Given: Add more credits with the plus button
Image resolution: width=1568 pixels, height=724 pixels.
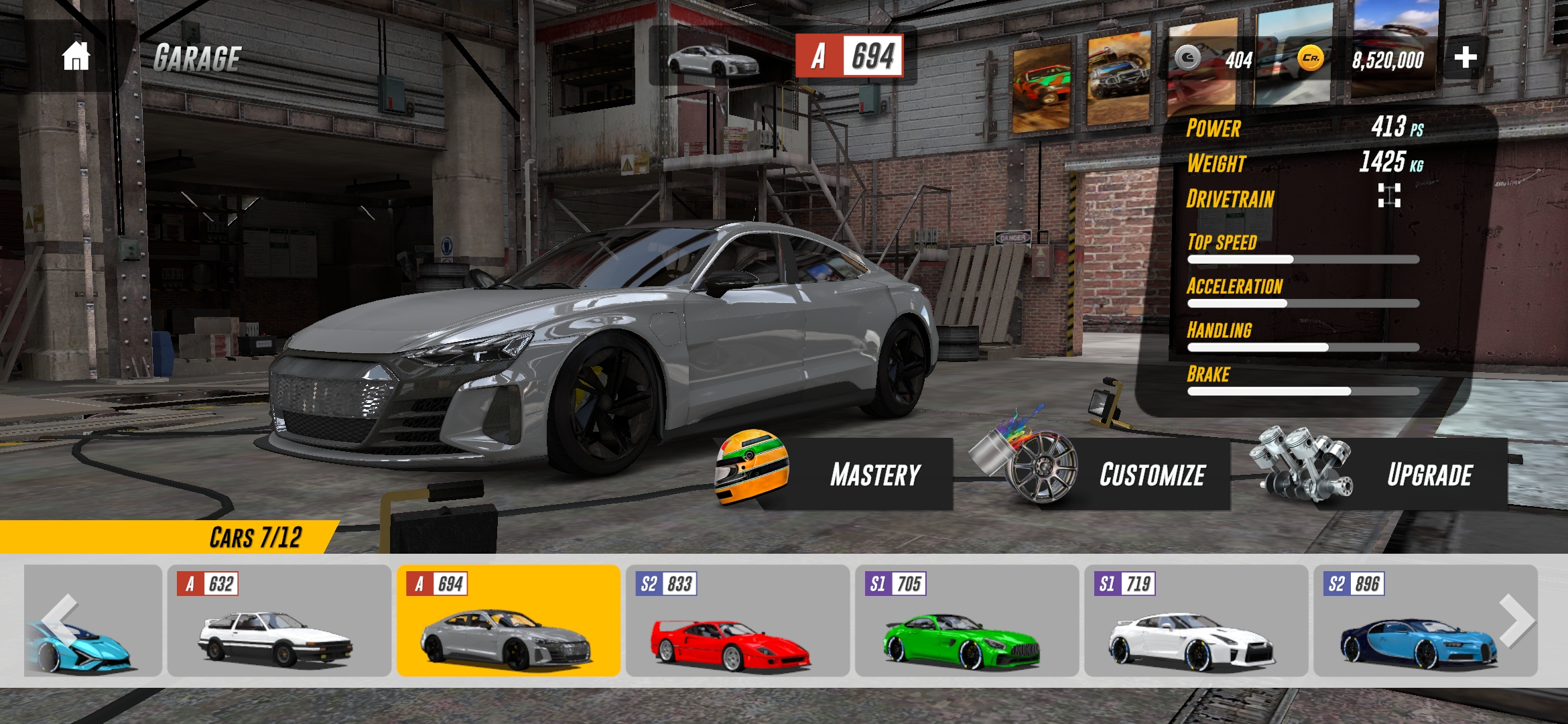Looking at the screenshot, I should click(x=1465, y=58).
